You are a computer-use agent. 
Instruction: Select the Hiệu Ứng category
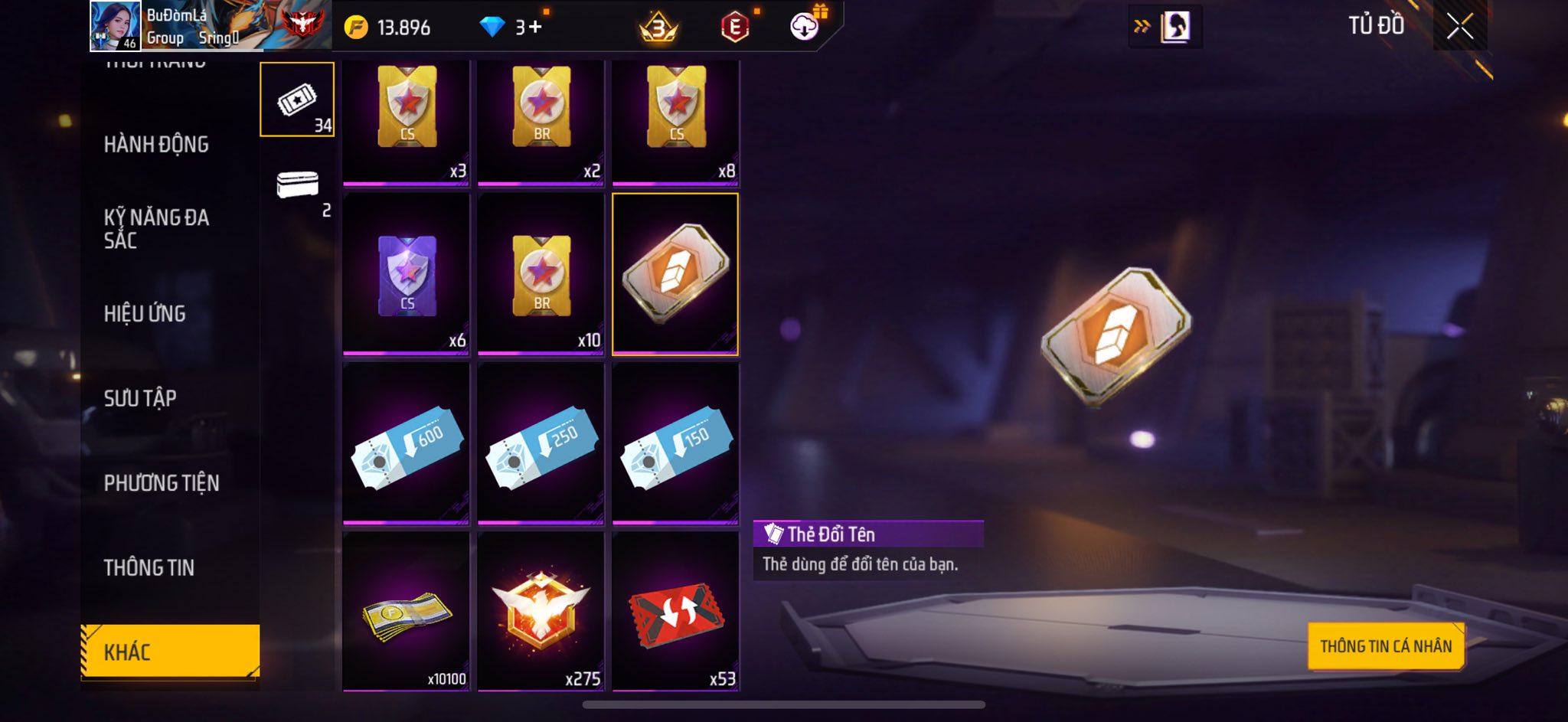point(145,313)
